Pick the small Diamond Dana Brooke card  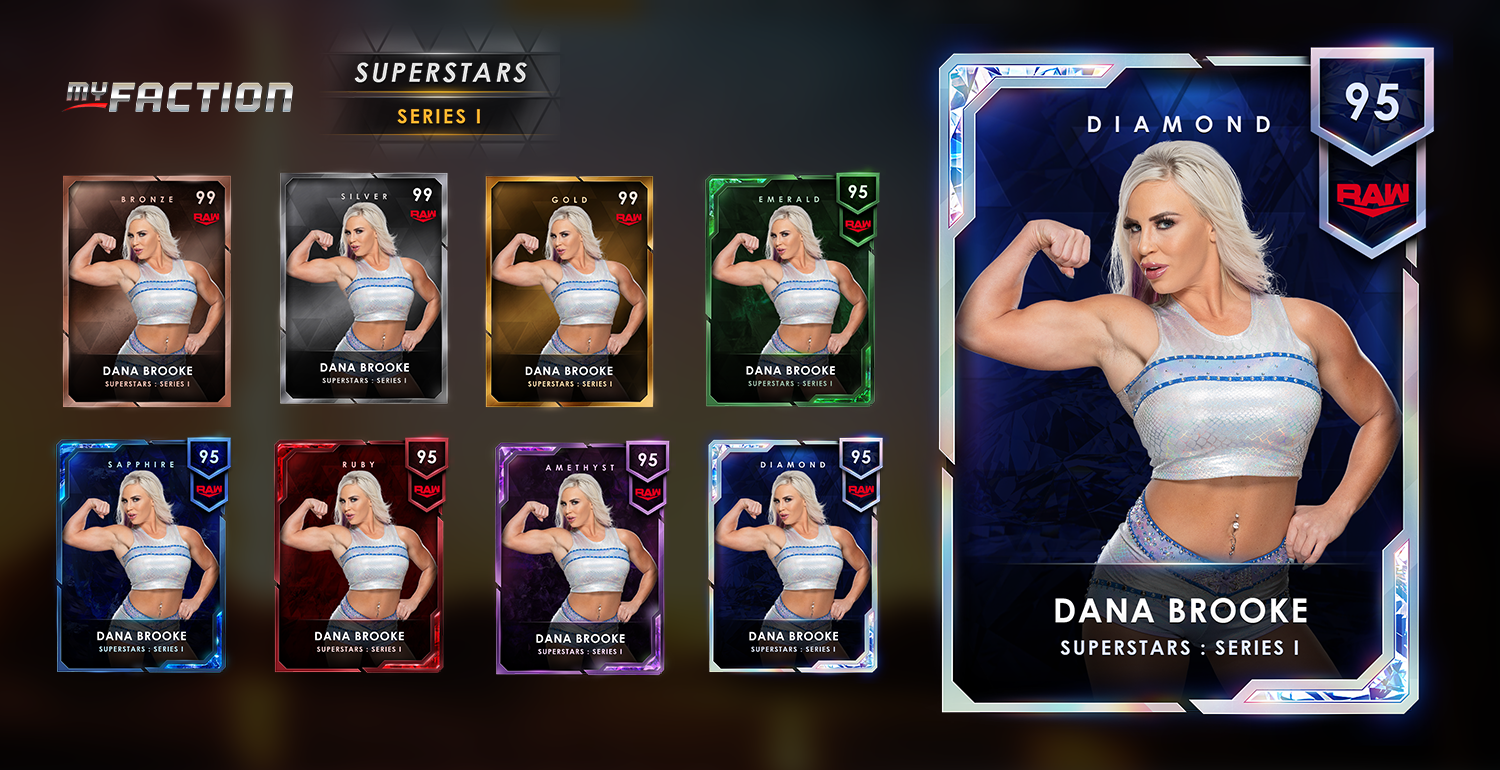tap(794, 555)
